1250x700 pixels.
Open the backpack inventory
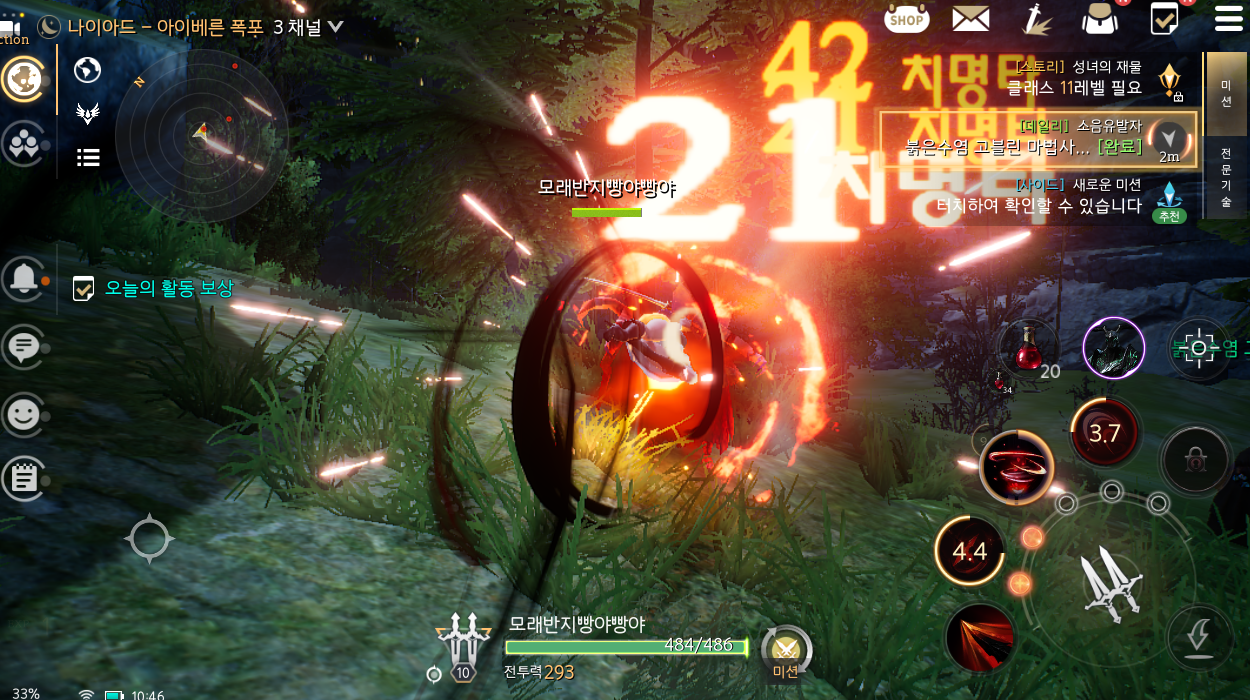1100,18
